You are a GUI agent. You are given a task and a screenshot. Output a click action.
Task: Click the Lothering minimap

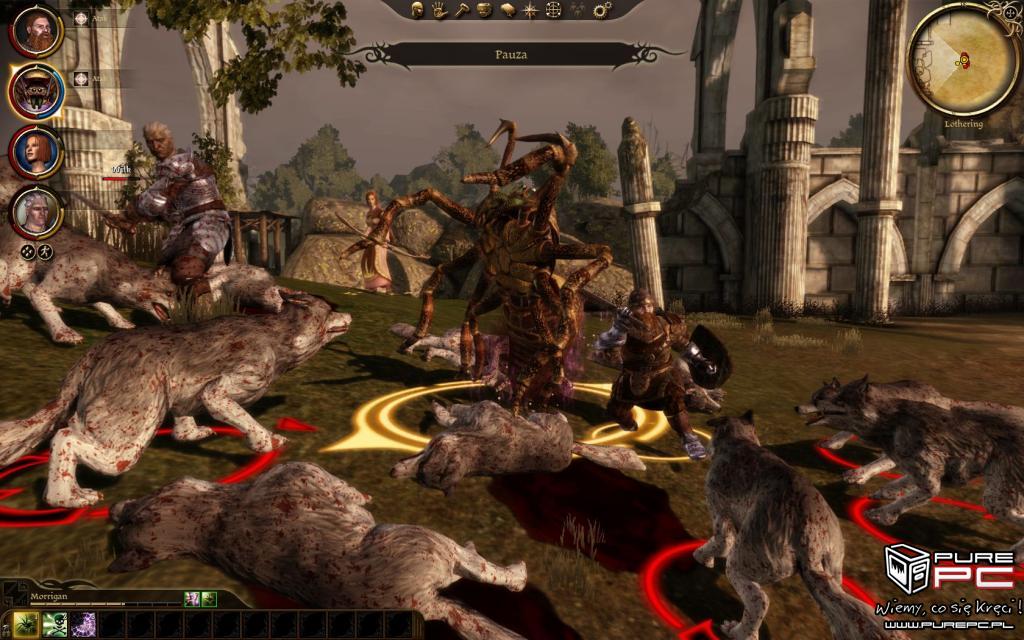(962, 60)
